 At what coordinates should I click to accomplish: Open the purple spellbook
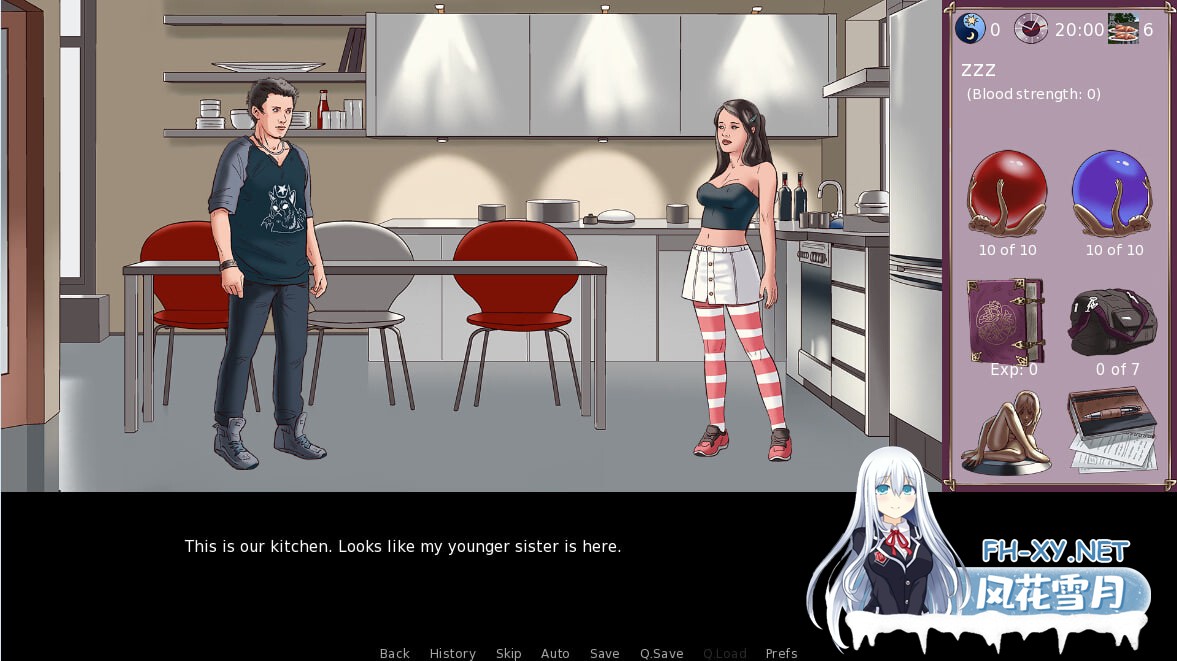point(1005,320)
